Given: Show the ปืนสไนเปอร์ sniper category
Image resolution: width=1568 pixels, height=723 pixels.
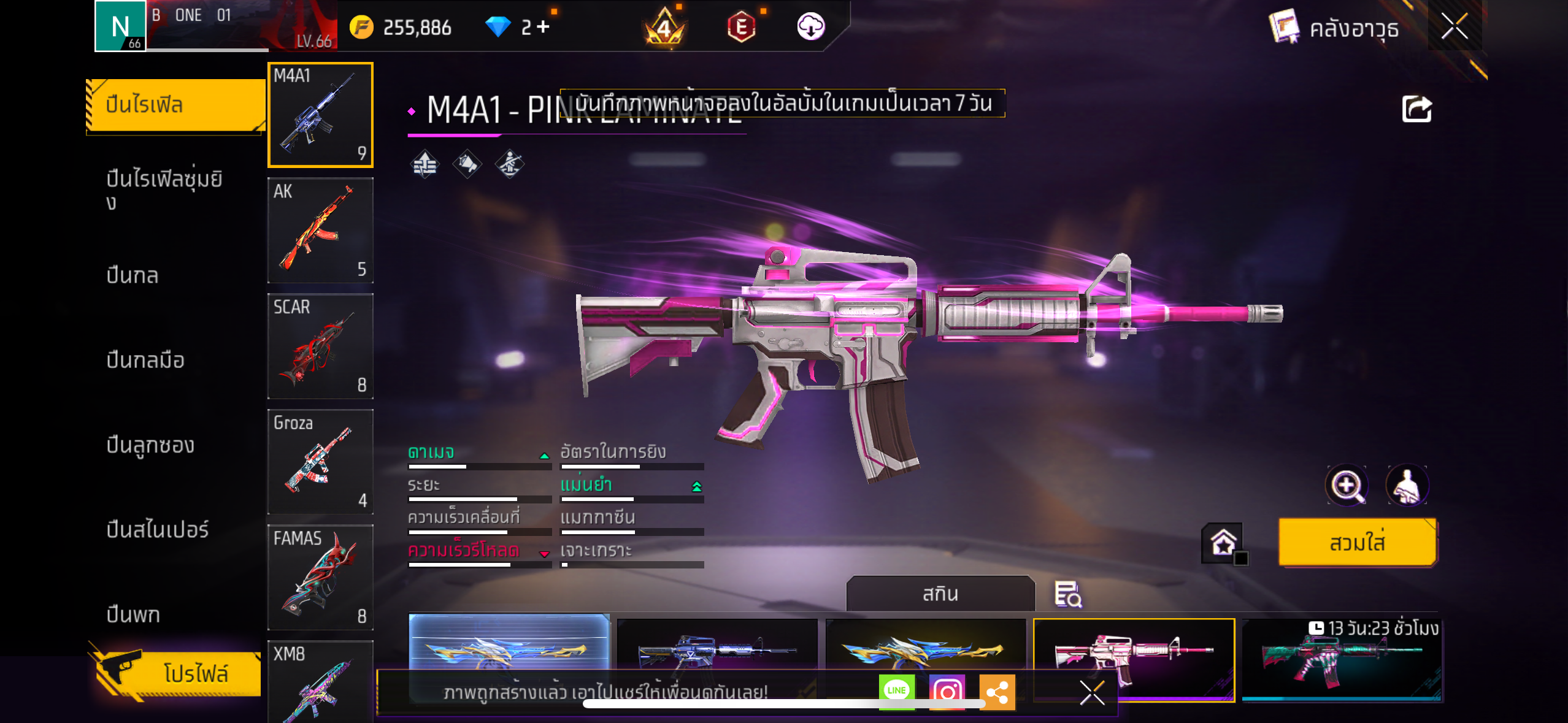Looking at the screenshot, I should [158, 529].
